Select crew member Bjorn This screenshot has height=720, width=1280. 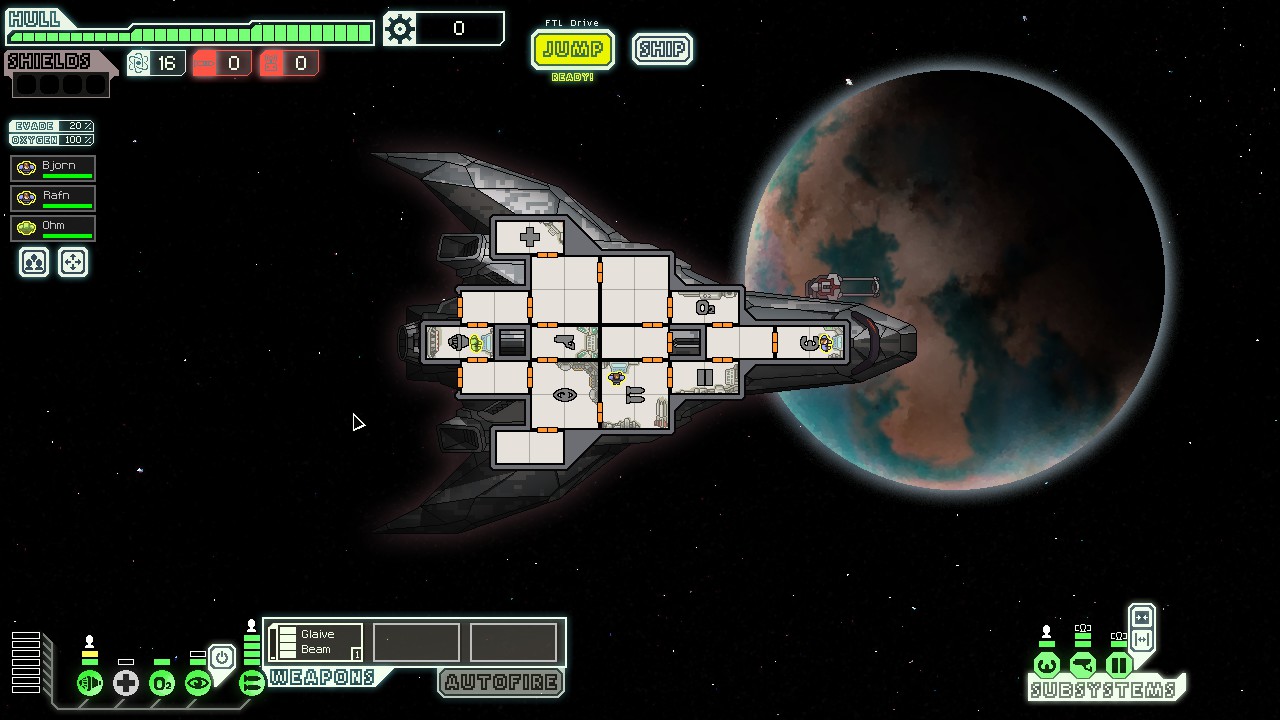[x=53, y=168]
